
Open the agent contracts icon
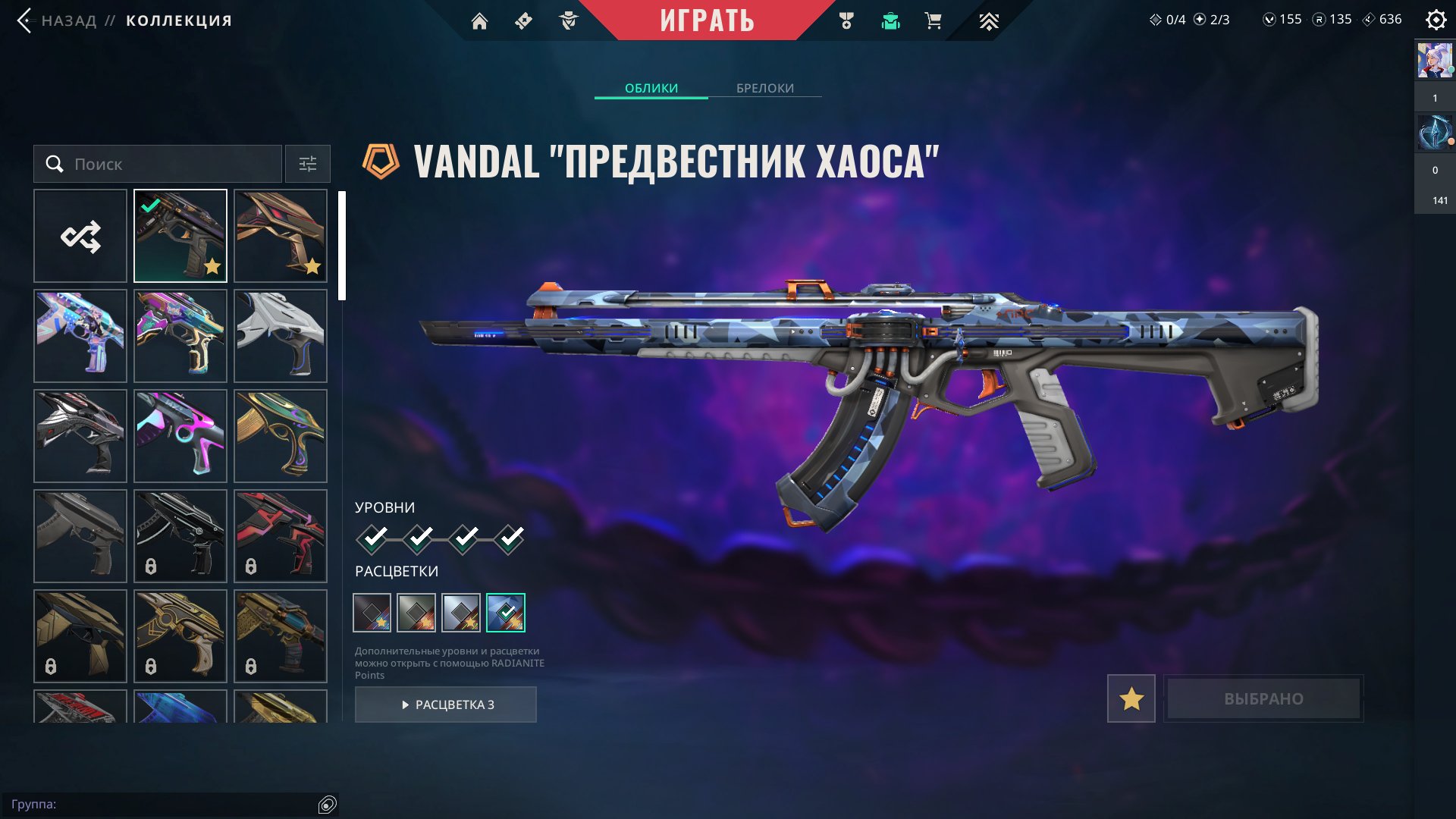pyautogui.click(x=567, y=20)
